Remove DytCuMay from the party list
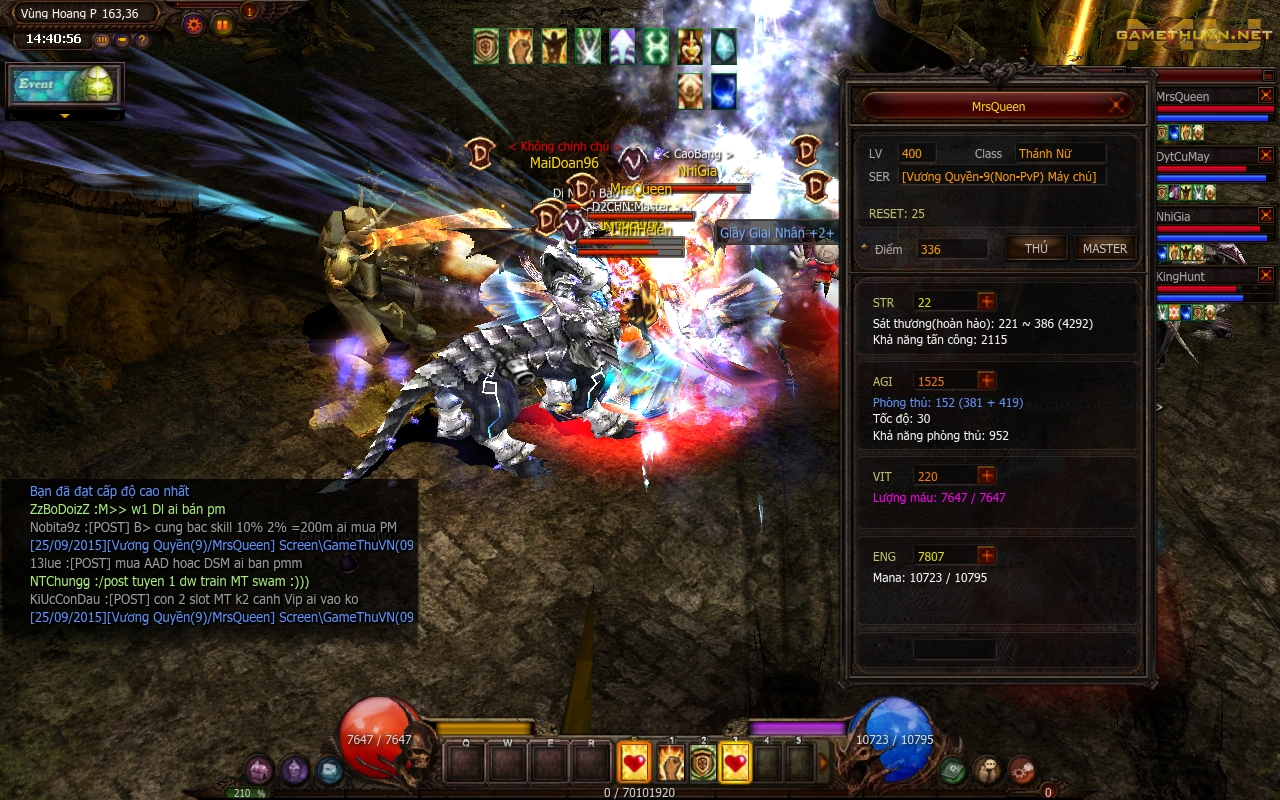1280x800 pixels. [x=1266, y=155]
